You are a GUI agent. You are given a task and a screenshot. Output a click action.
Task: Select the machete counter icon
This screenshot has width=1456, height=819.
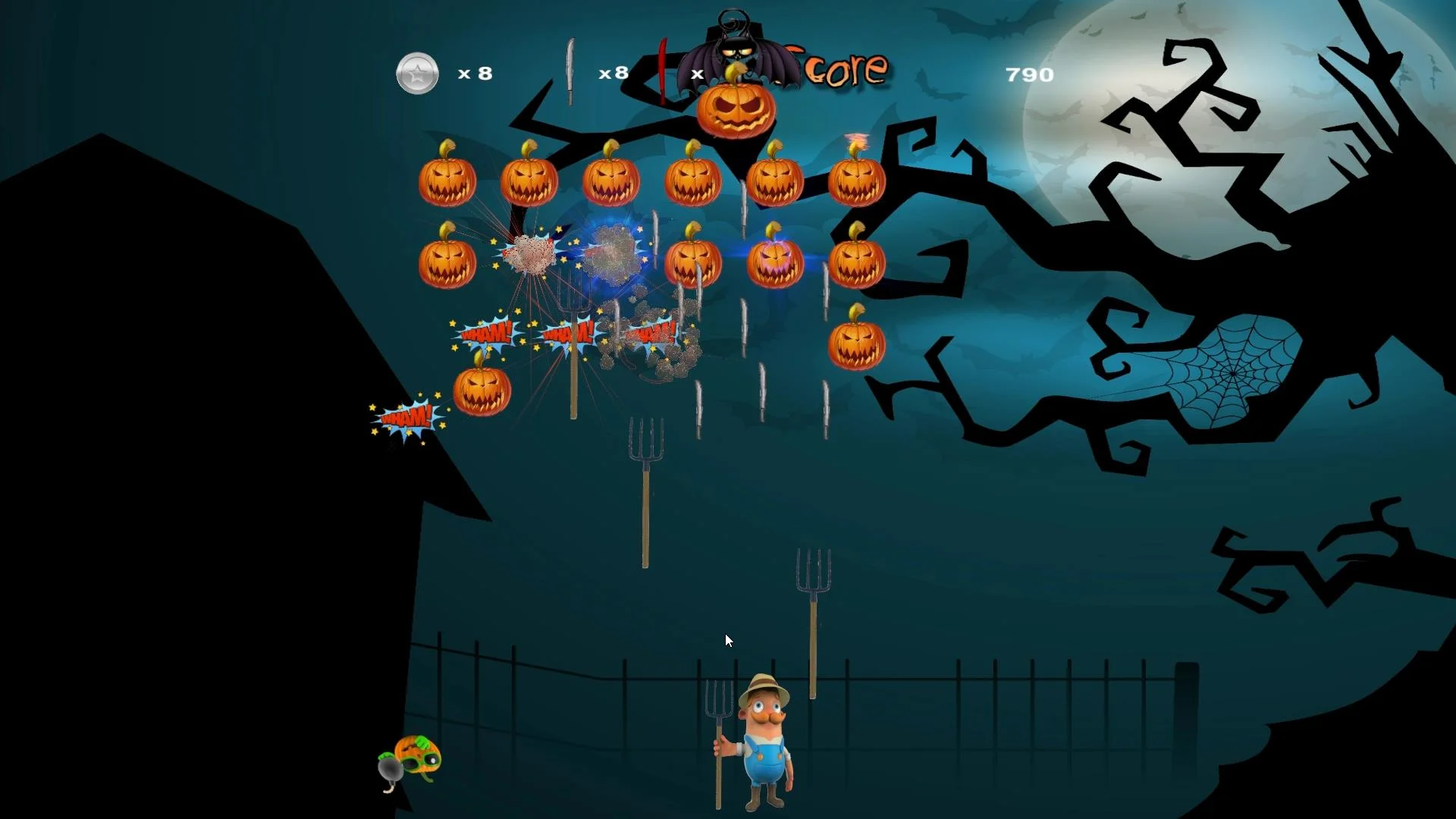pyautogui.click(x=570, y=72)
